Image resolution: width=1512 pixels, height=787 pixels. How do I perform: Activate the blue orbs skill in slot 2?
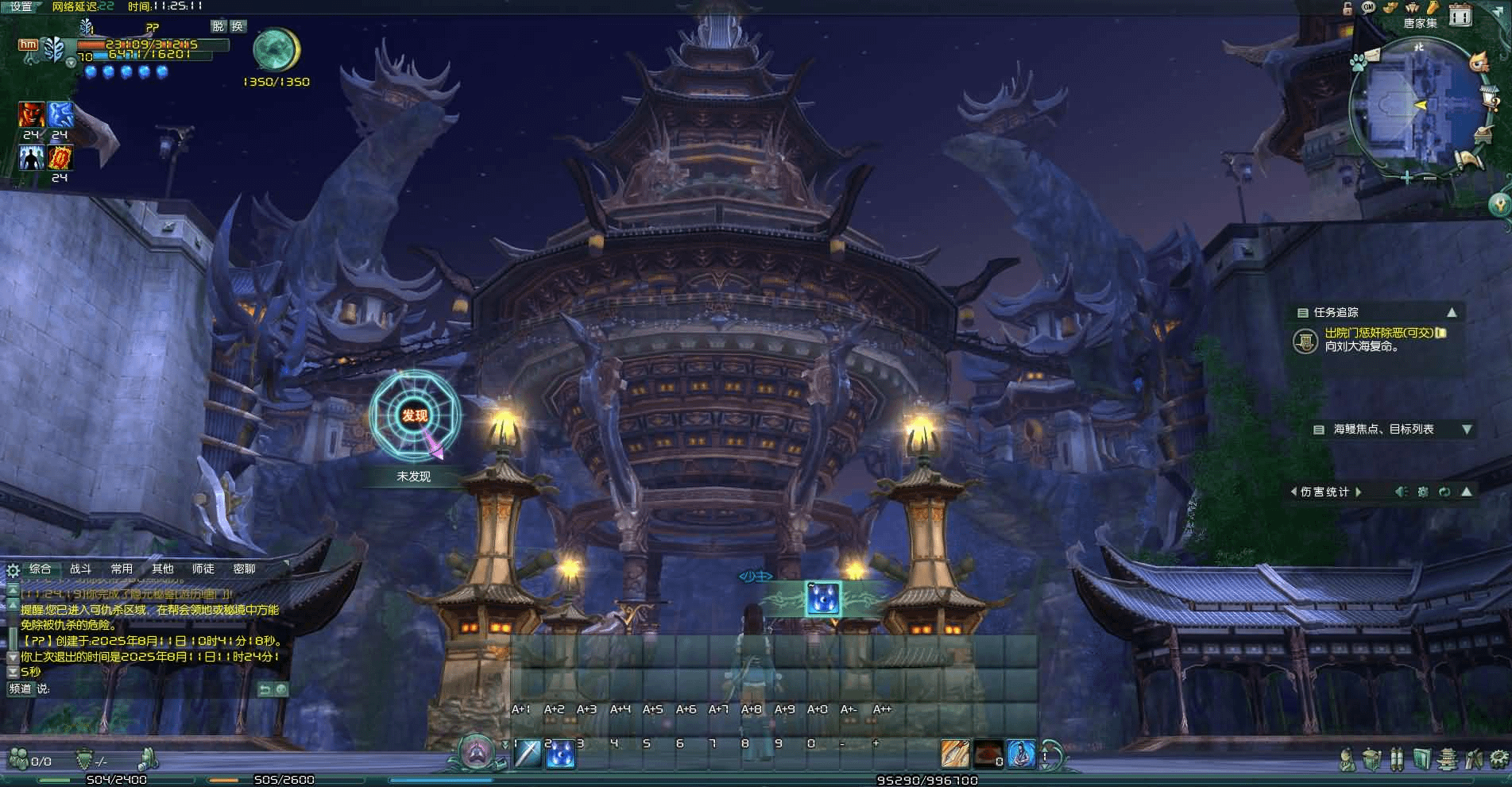561,754
